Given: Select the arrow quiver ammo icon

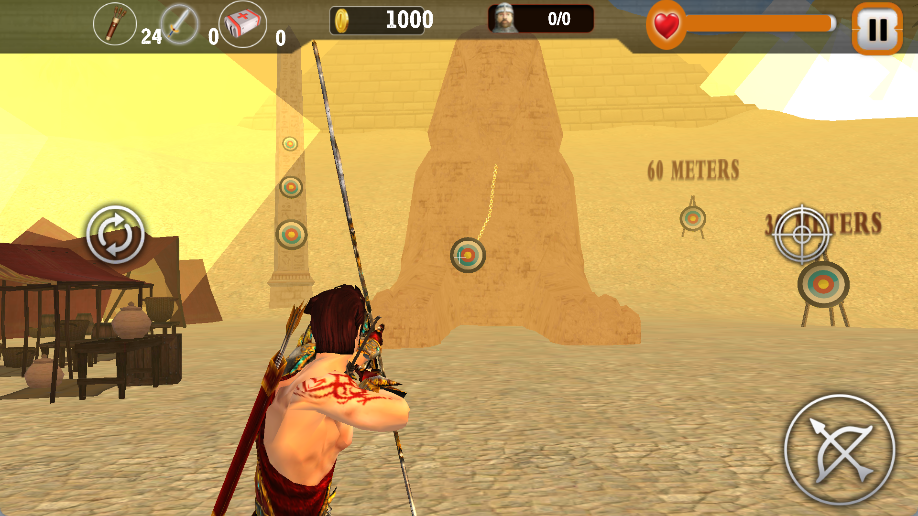Looking at the screenshot, I should [x=115, y=24].
